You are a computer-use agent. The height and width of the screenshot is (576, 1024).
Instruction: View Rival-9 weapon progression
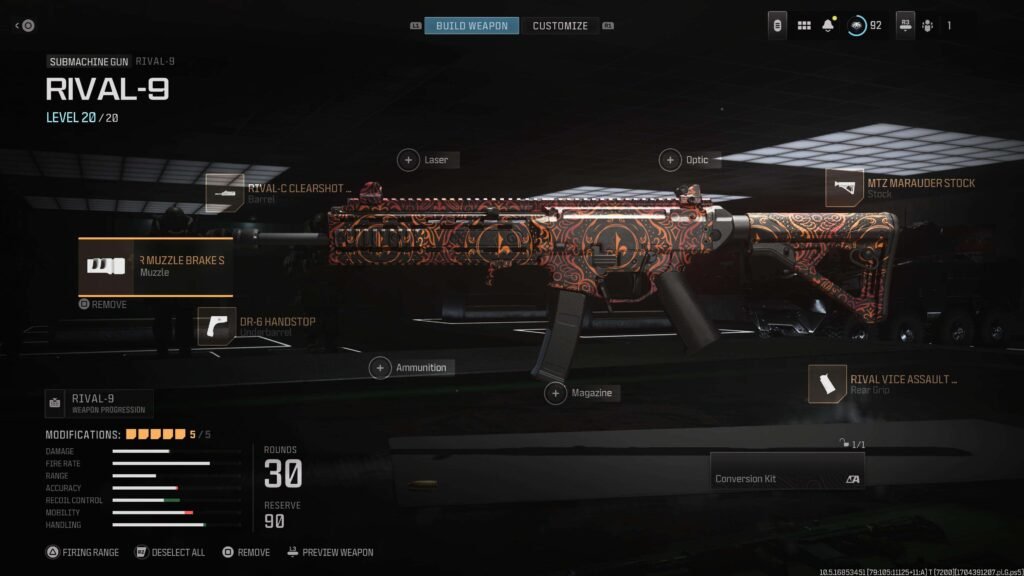(99, 403)
